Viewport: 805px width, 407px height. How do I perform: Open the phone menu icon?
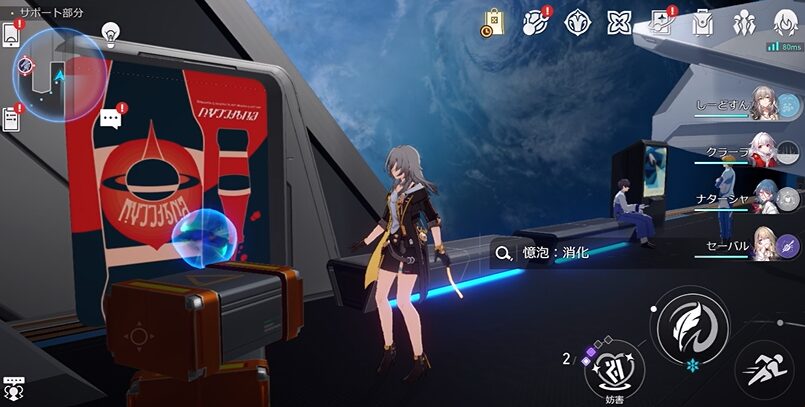[11, 33]
